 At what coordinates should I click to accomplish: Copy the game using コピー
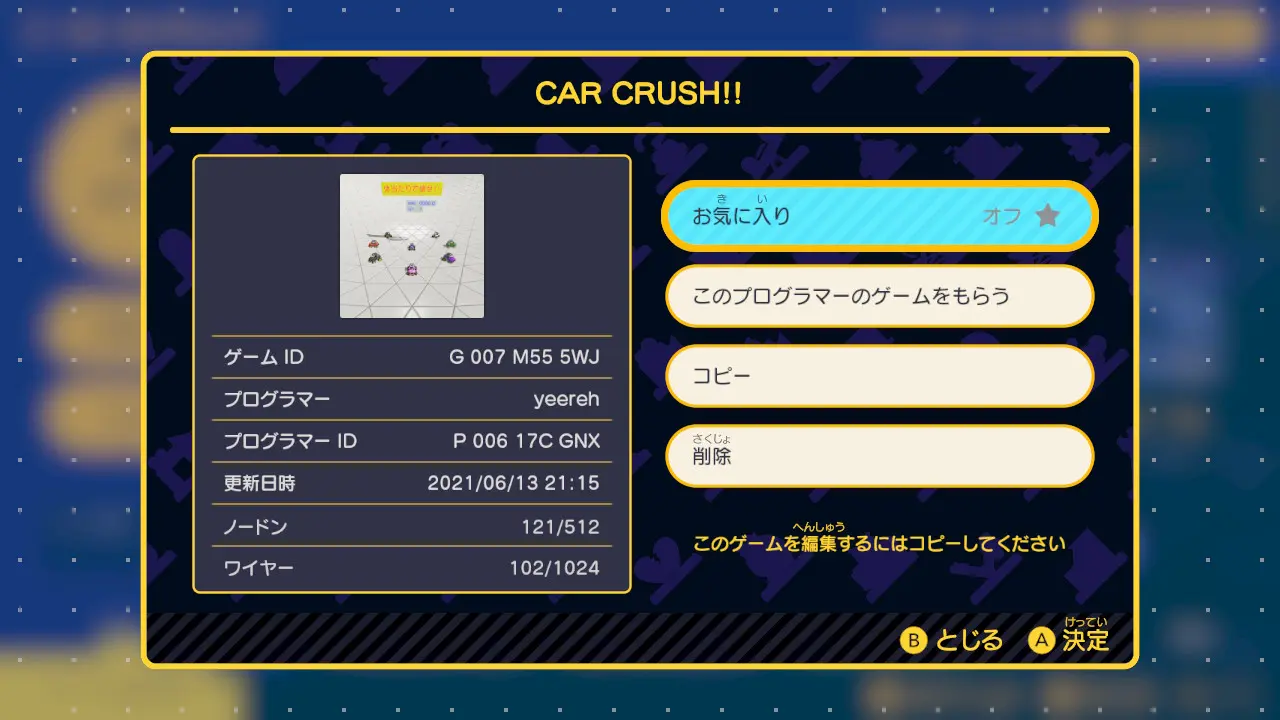tap(879, 376)
